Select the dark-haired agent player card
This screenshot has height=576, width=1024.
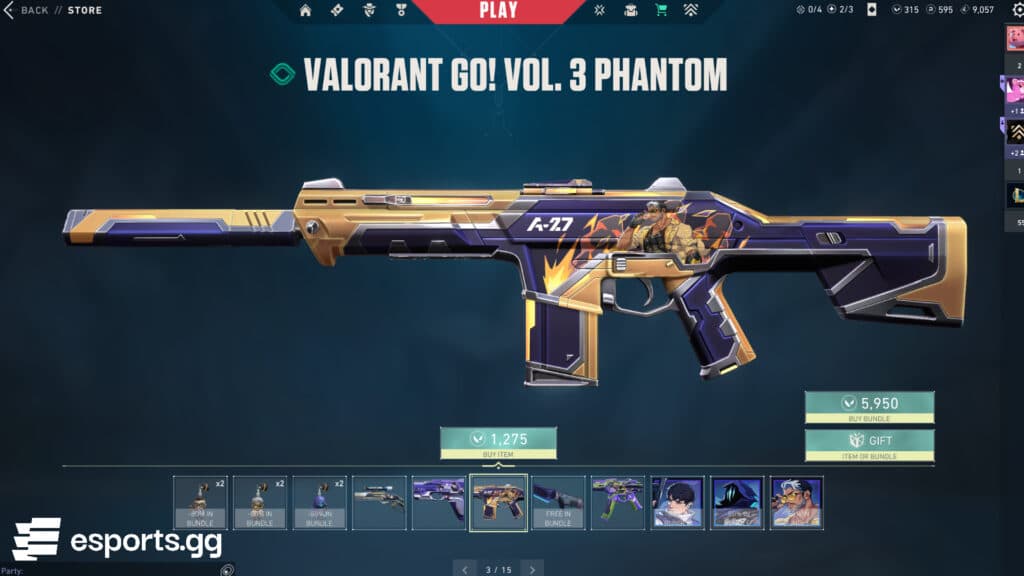677,502
